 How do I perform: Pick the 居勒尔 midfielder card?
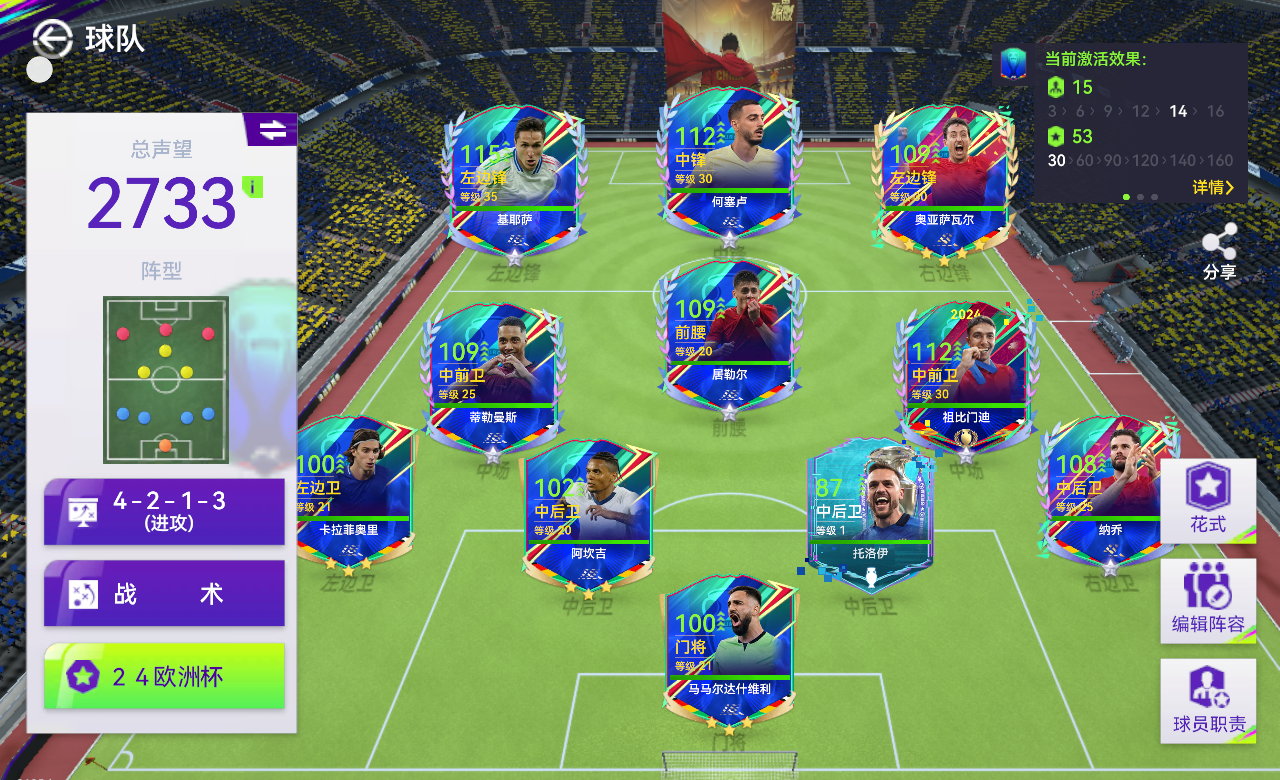729,335
